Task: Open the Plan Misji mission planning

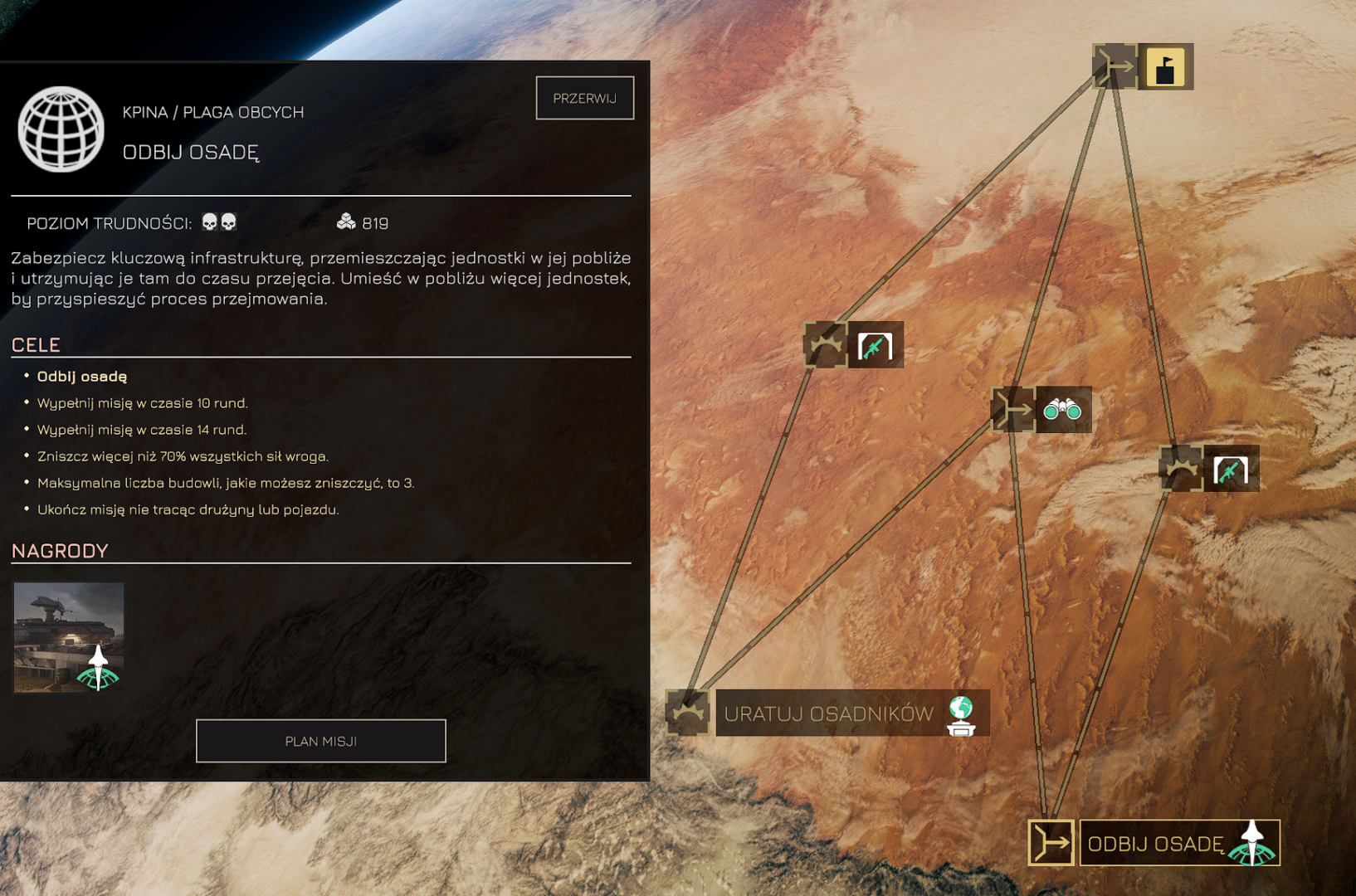Action: click(320, 740)
